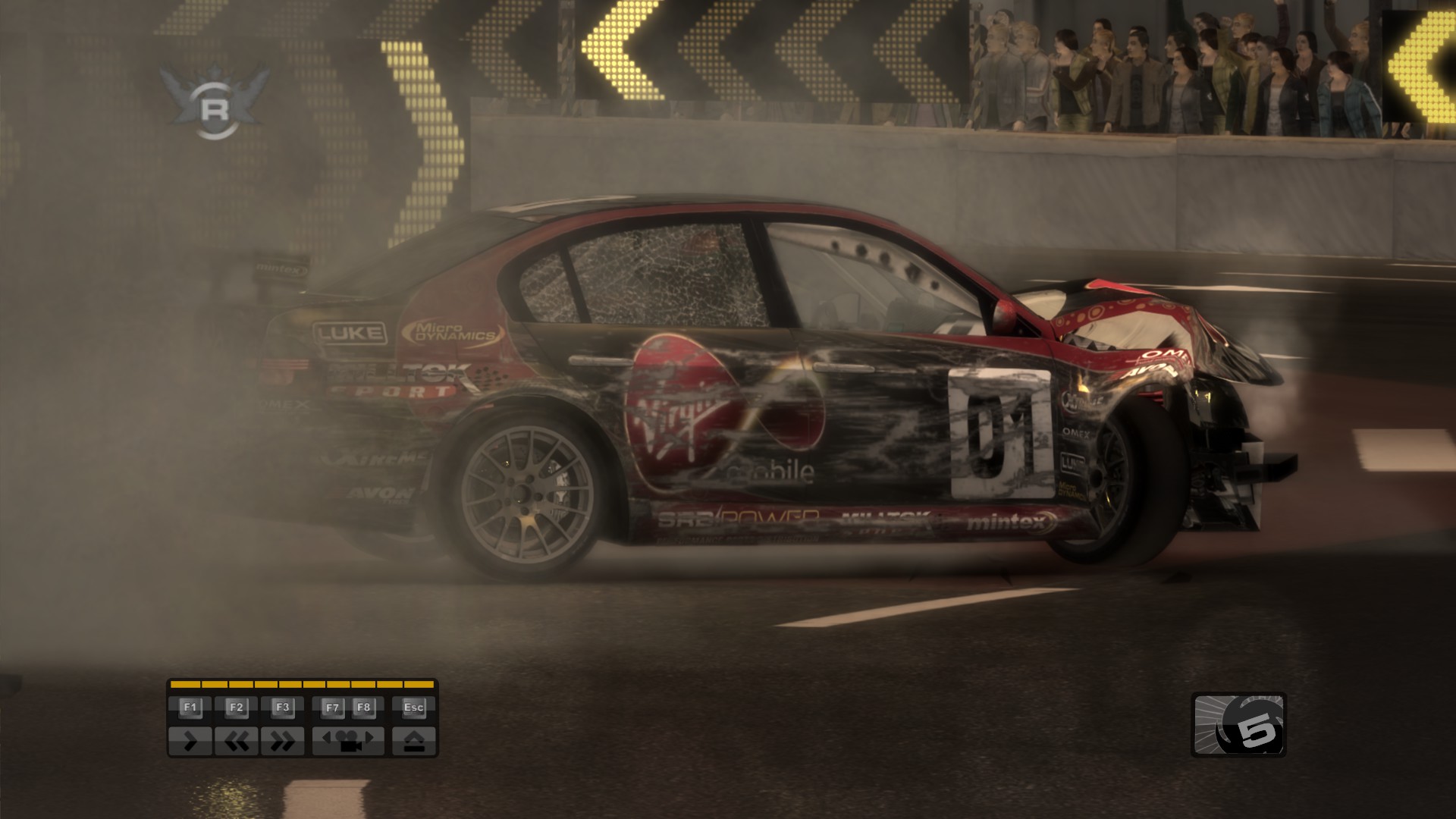Click the F8 camera key label
The width and height of the screenshot is (1456, 819).
[x=363, y=708]
